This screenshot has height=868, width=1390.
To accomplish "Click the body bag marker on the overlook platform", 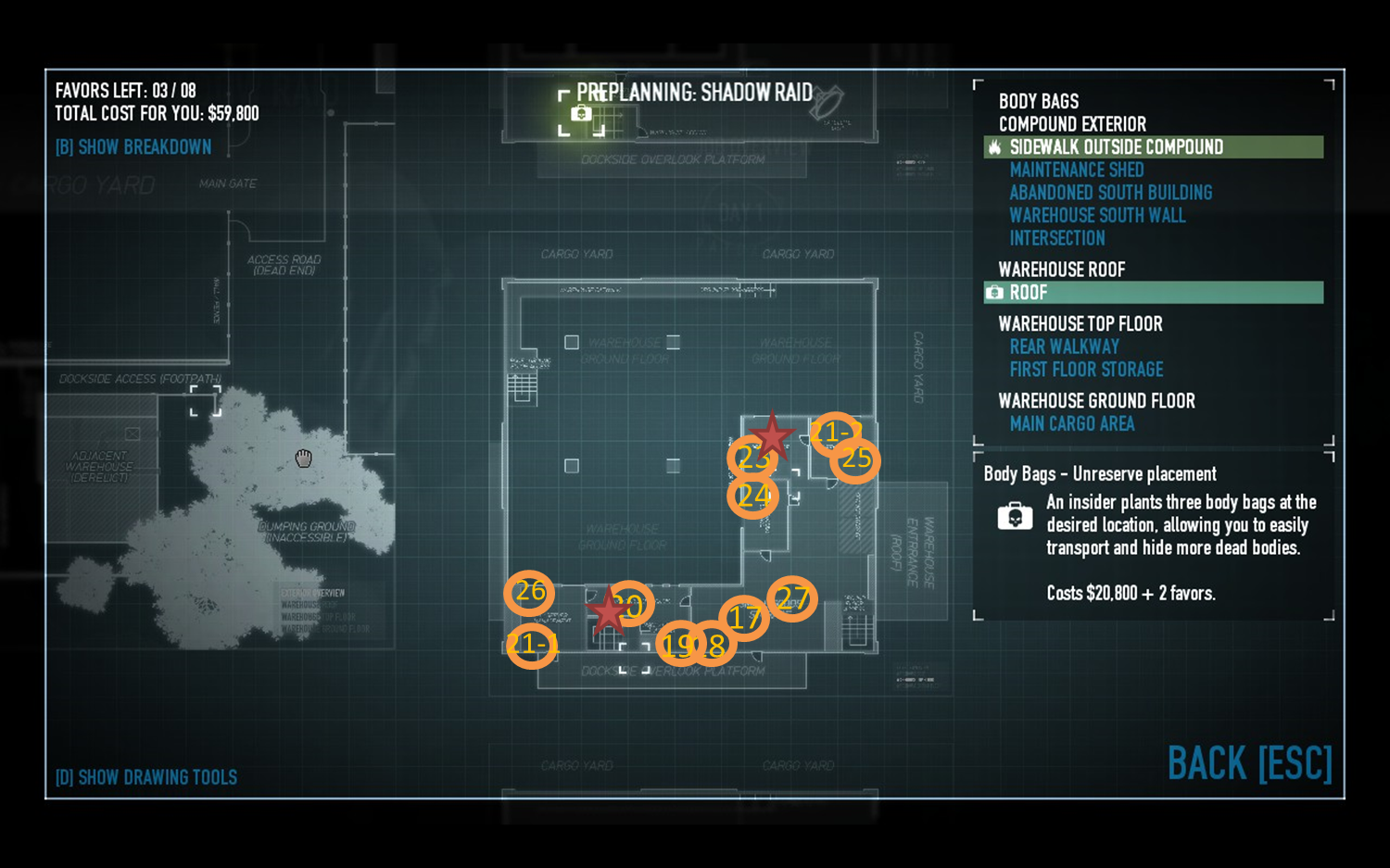I will tap(581, 114).
